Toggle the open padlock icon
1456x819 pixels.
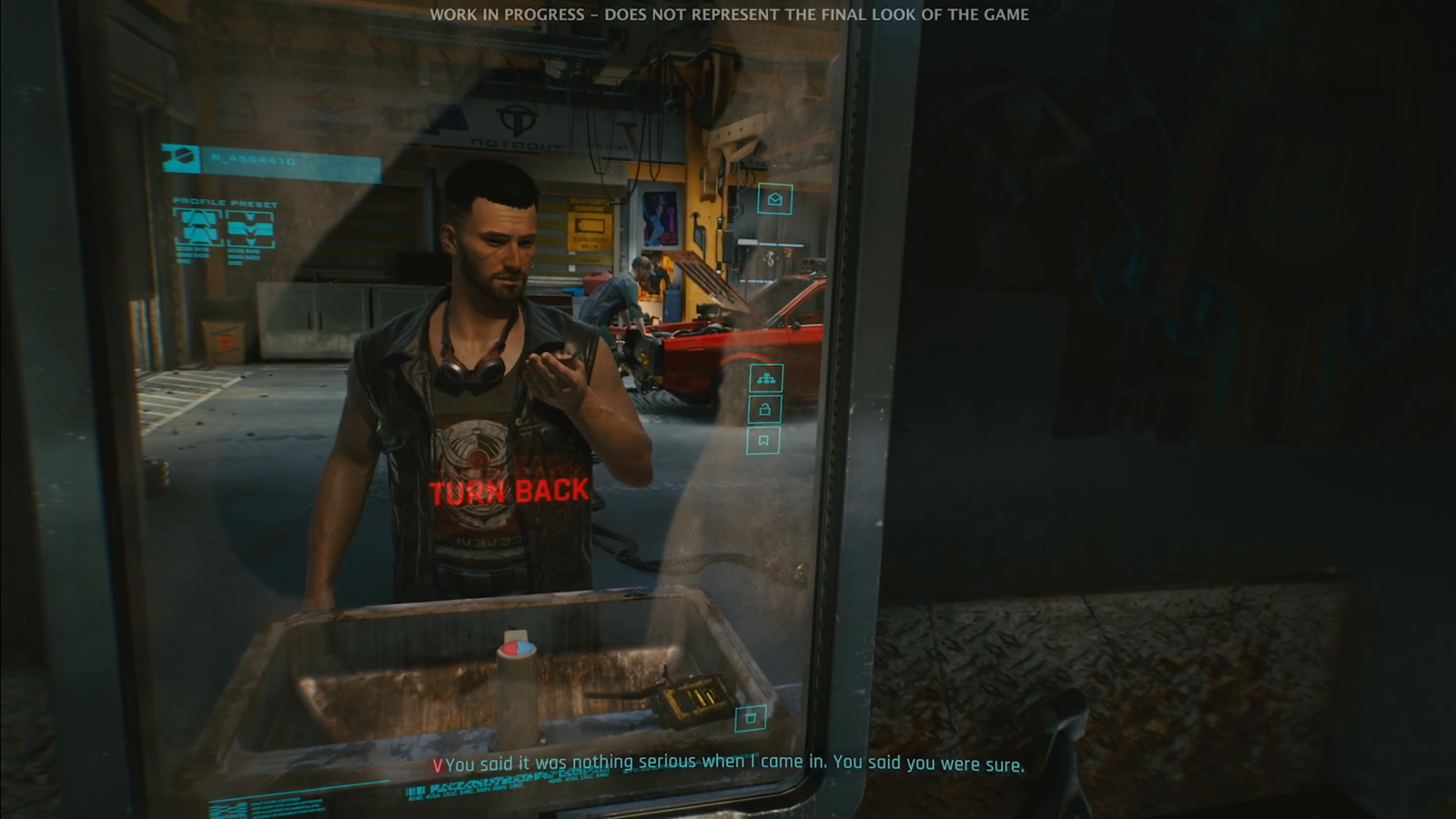764,409
